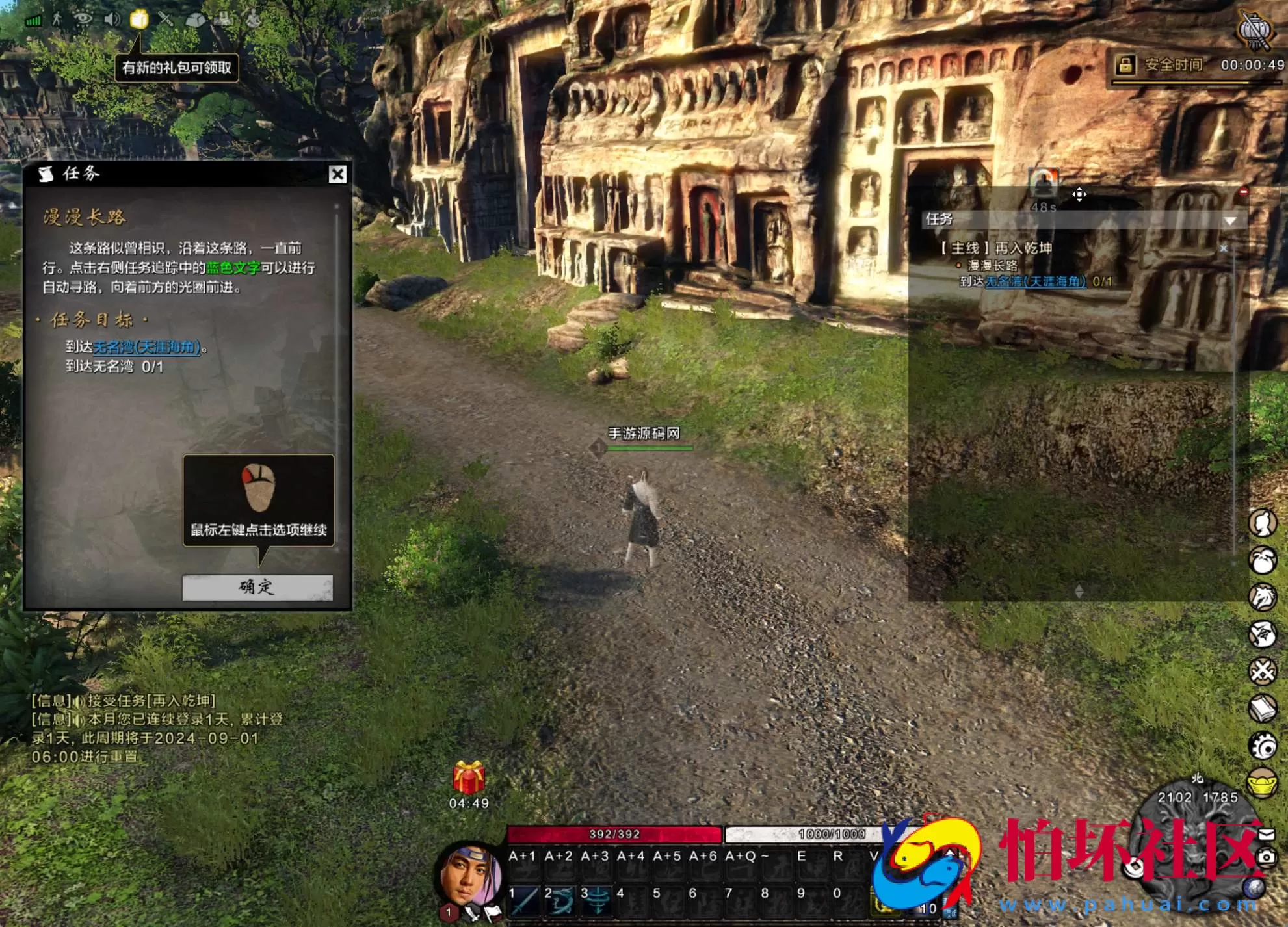Open the gear settings menu icon

click(x=1263, y=746)
